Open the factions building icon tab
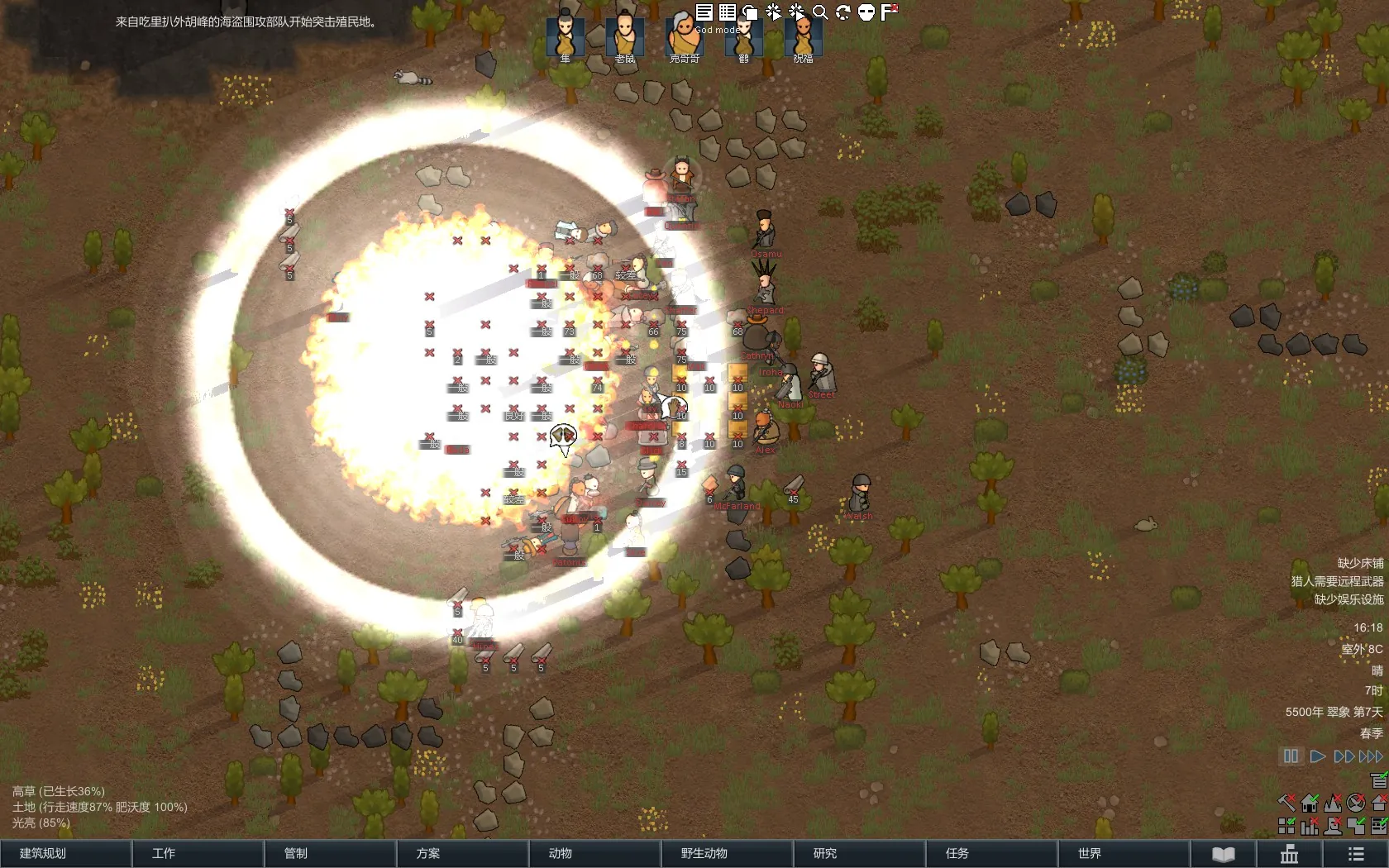Viewport: 1389px width, 868px height. coord(1290,854)
